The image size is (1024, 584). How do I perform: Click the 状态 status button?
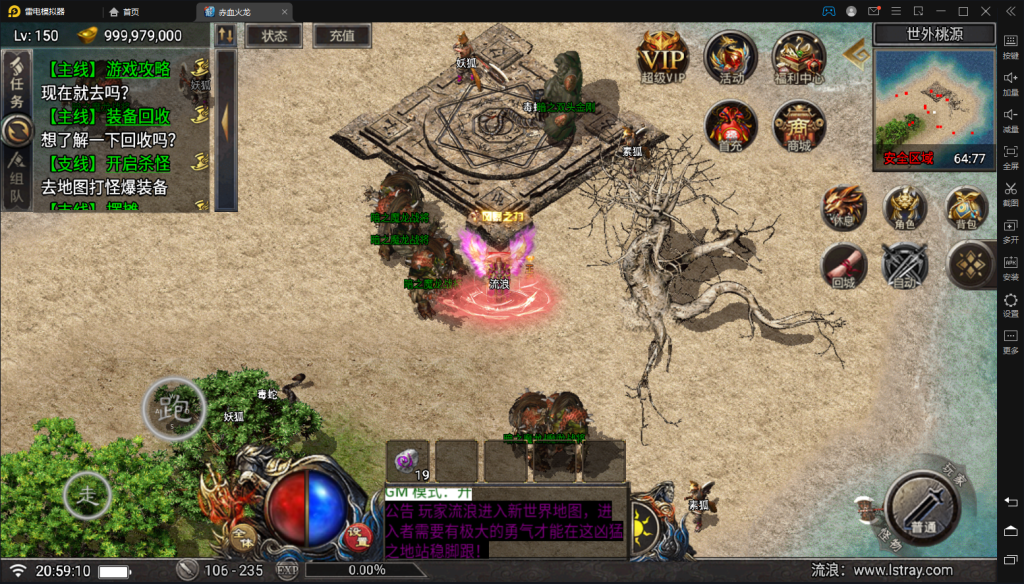point(274,35)
